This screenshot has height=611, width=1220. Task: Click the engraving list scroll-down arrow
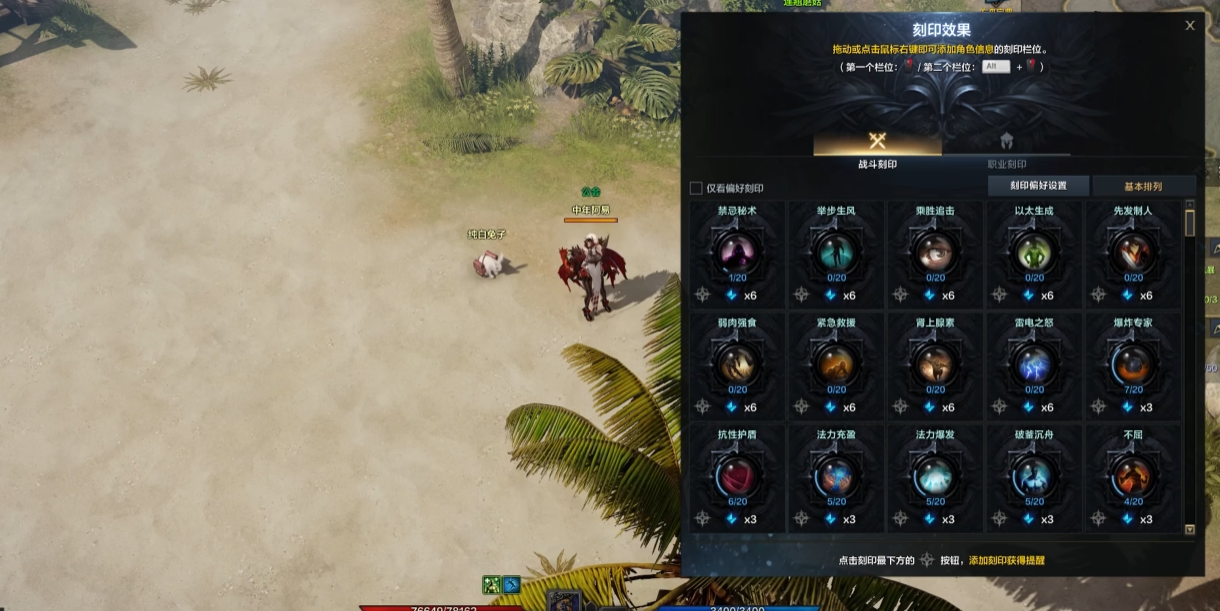point(1190,529)
